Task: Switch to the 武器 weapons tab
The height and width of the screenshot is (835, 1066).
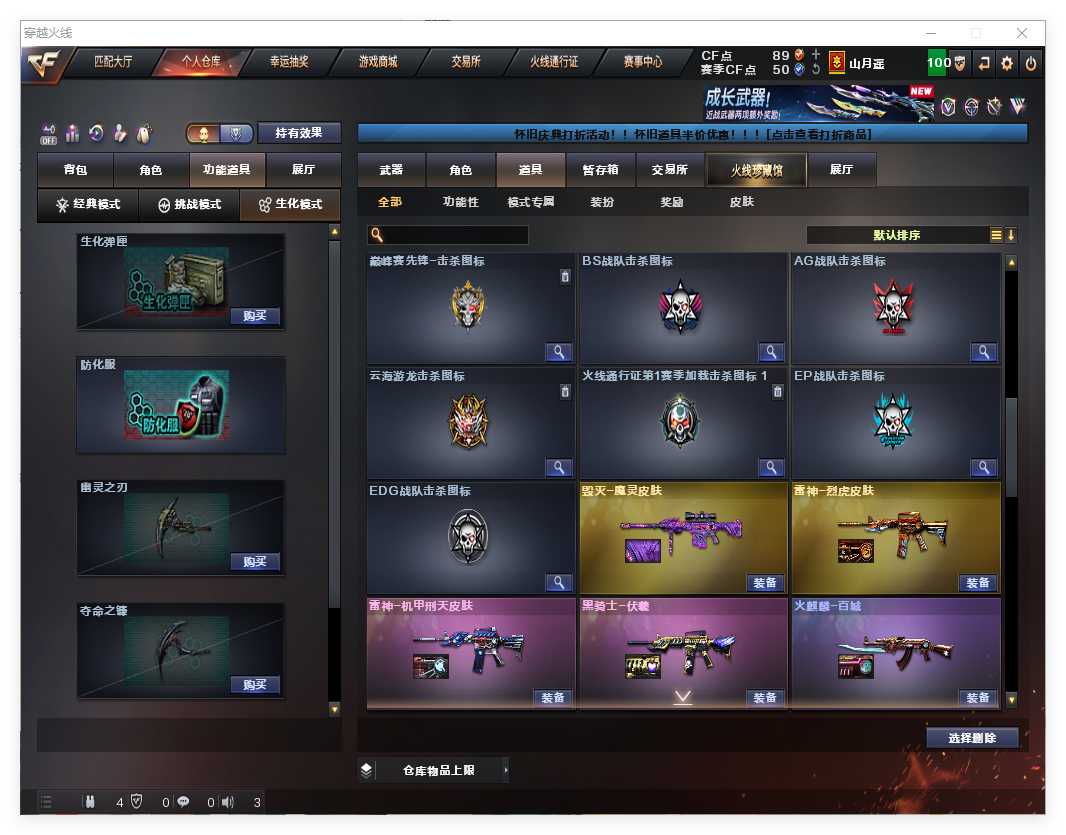Action: 391,171
